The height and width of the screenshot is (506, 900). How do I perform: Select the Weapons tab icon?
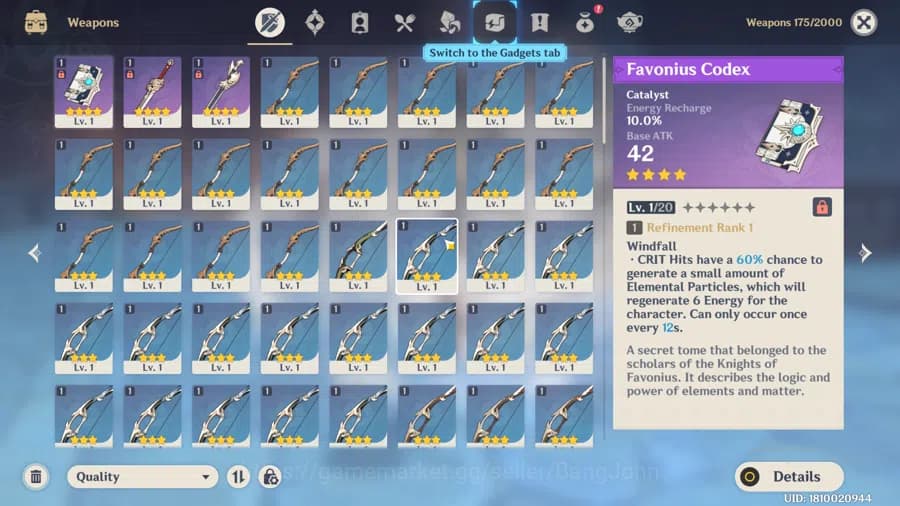point(270,23)
